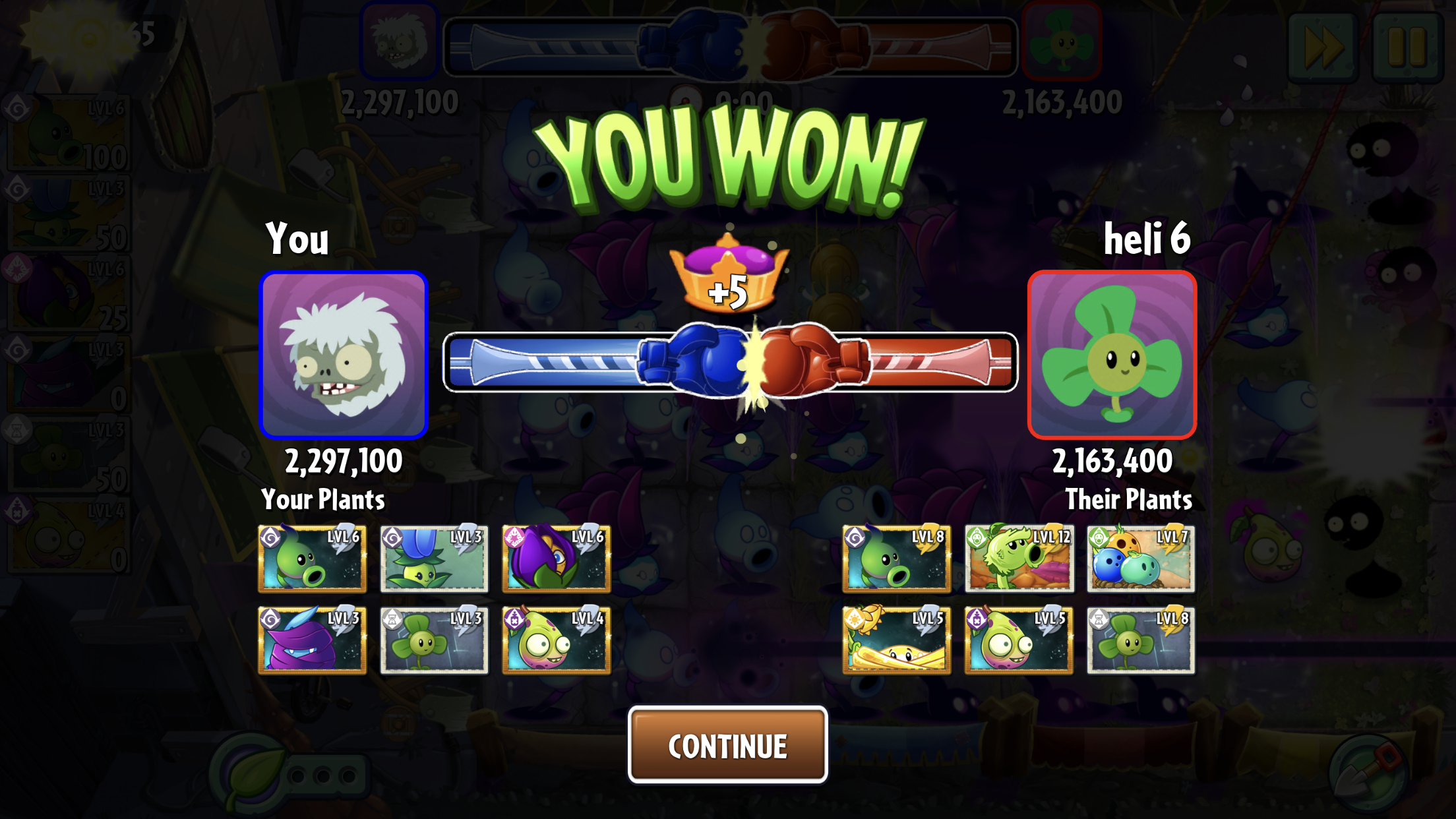Select opponent's LVL 5 yellow leaf plant card
This screenshot has width=1456, height=819.
896,640
